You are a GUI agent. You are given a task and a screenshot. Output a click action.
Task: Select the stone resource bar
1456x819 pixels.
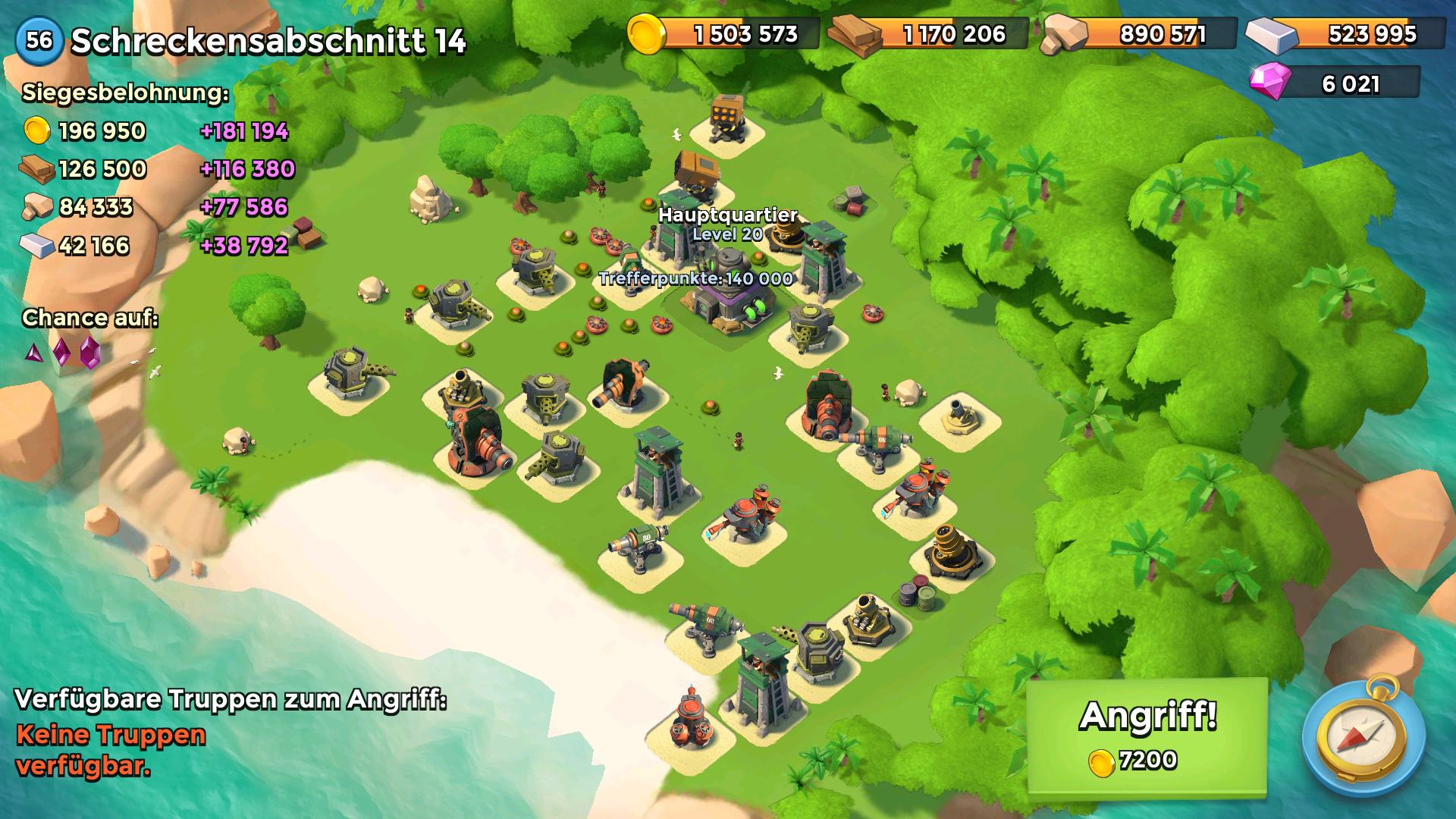[1141, 34]
